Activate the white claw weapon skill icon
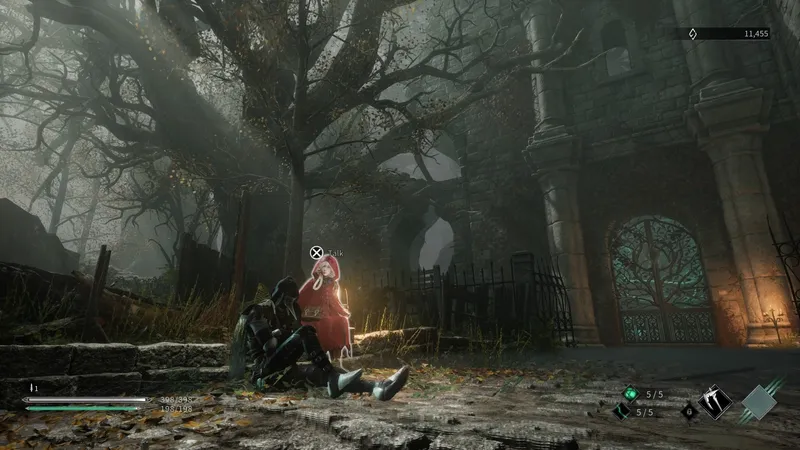This screenshot has width=800, height=450. pyautogui.click(x=715, y=402)
